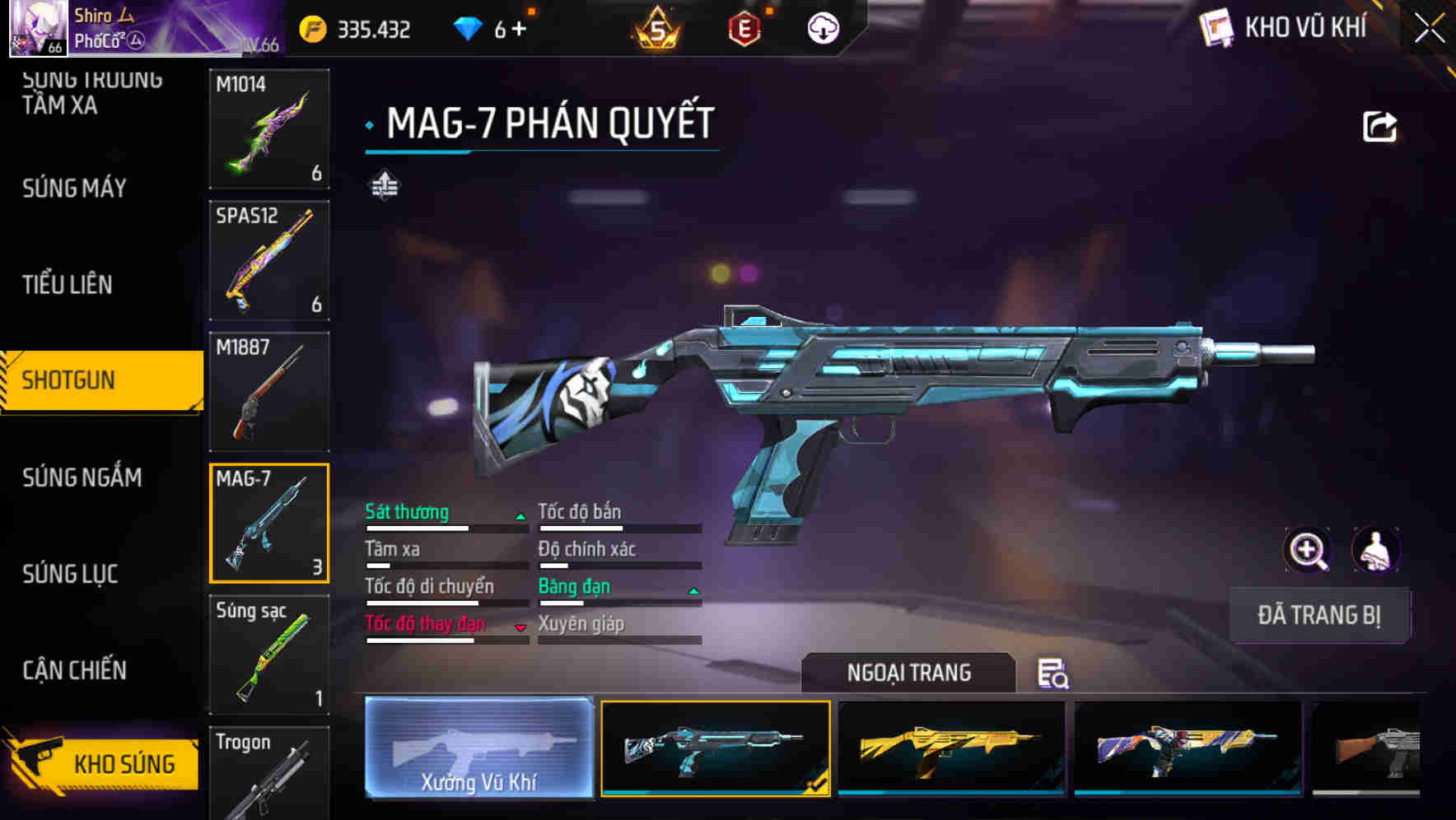
Task: Click the ĐÃ TRANG BỊ button
Action: (1318, 615)
